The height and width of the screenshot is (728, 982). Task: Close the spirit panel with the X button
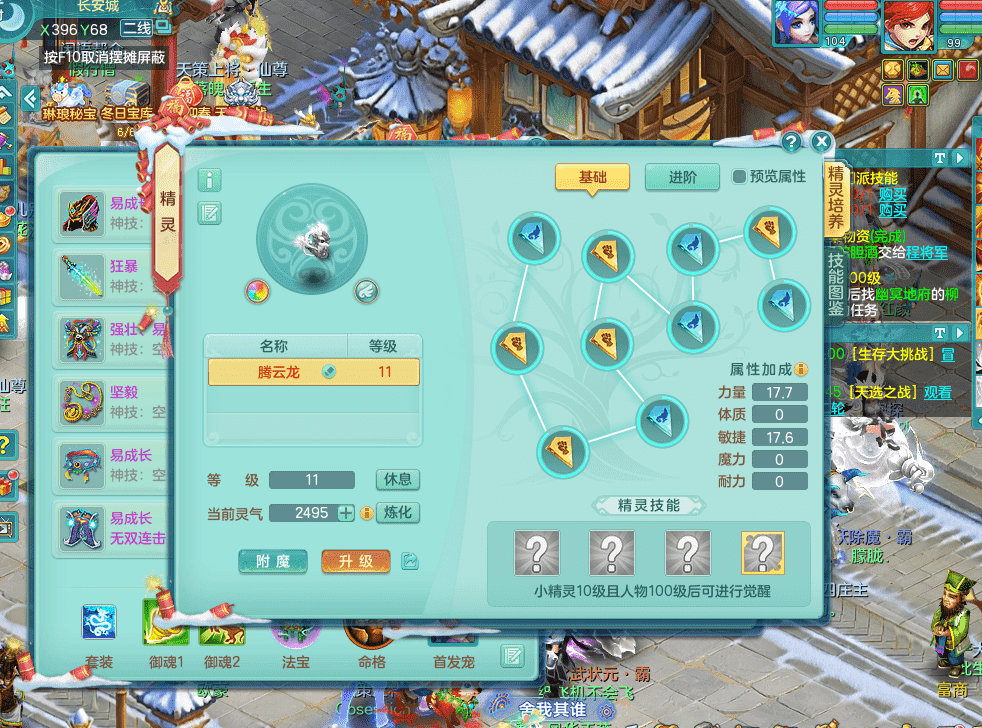[x=821, y=142]
